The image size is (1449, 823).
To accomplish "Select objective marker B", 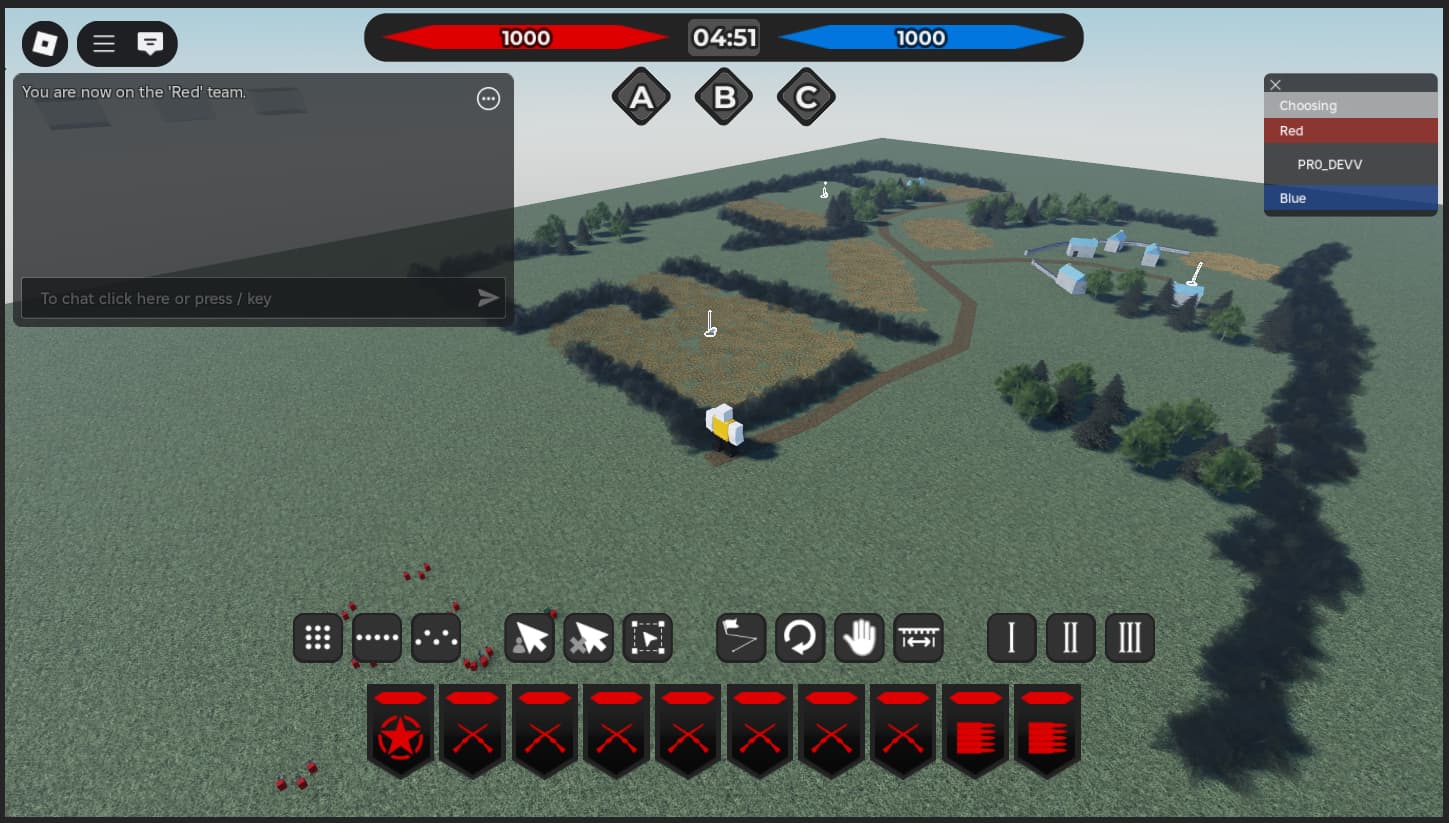I will pos(723,95).
